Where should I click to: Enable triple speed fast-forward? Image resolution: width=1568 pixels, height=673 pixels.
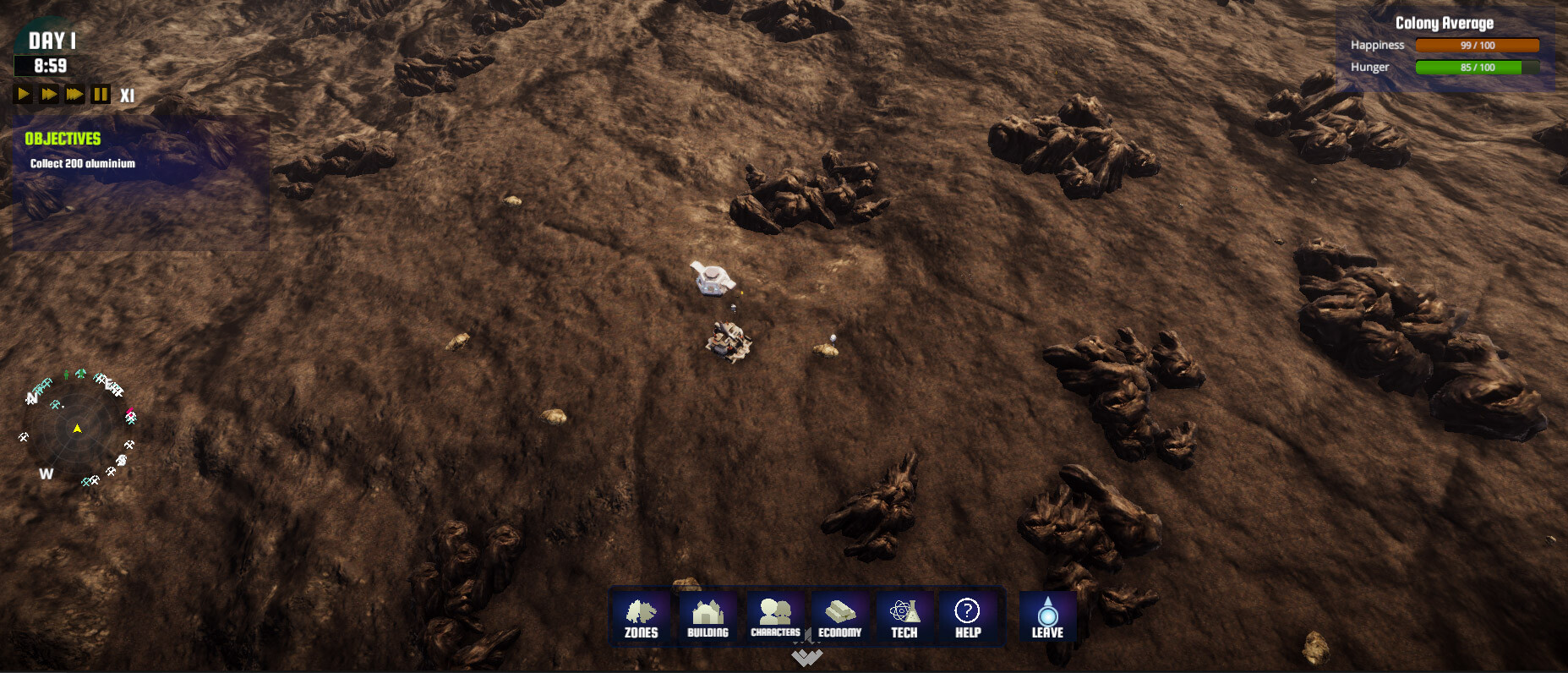click(x=74, y=95)
